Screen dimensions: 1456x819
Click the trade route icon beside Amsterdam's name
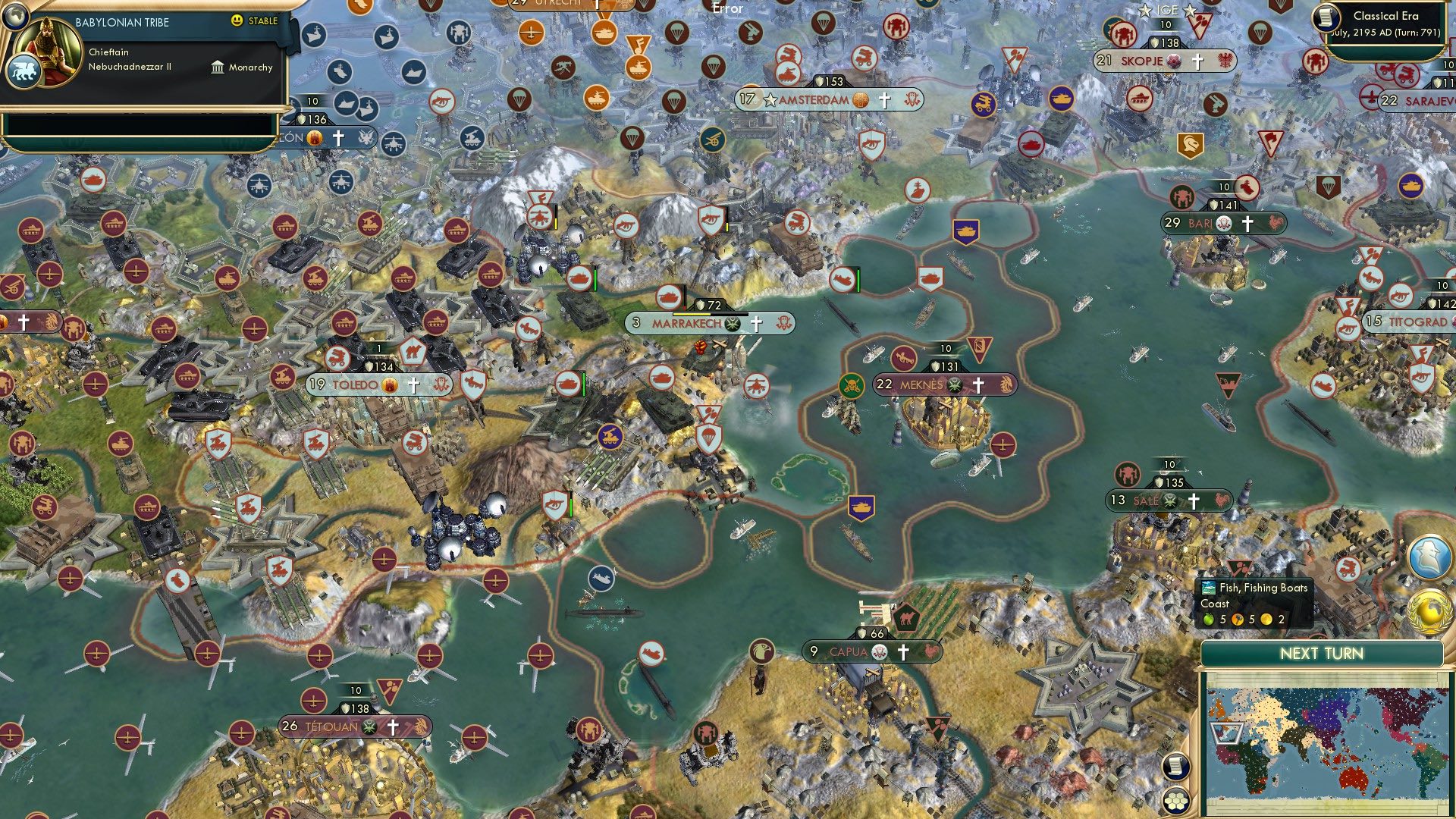tap(861, 100)
